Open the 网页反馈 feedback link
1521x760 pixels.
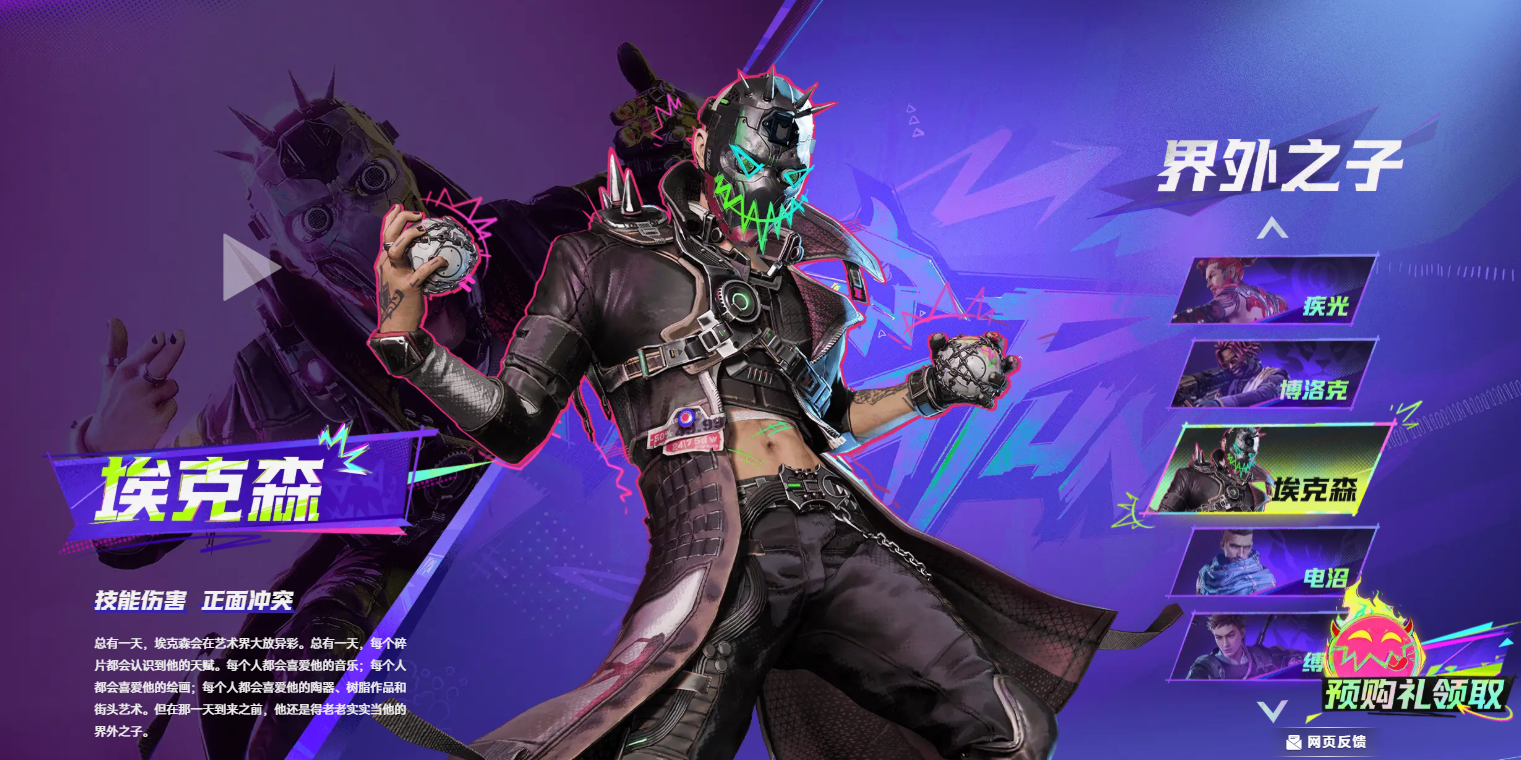(1326, 742)
